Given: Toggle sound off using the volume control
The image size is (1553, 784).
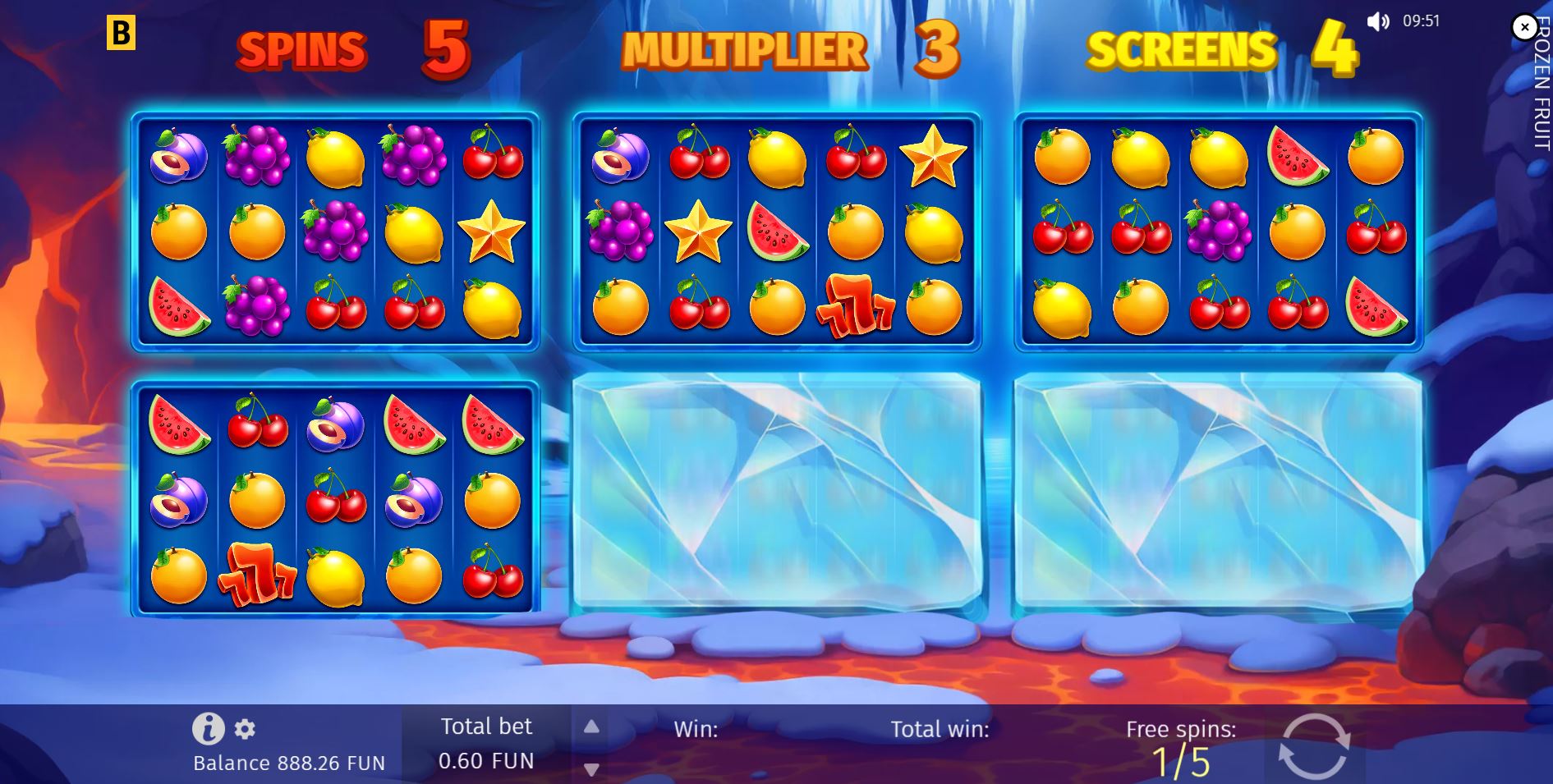Looking at the screenshot, I should (x=1378, y=20).
